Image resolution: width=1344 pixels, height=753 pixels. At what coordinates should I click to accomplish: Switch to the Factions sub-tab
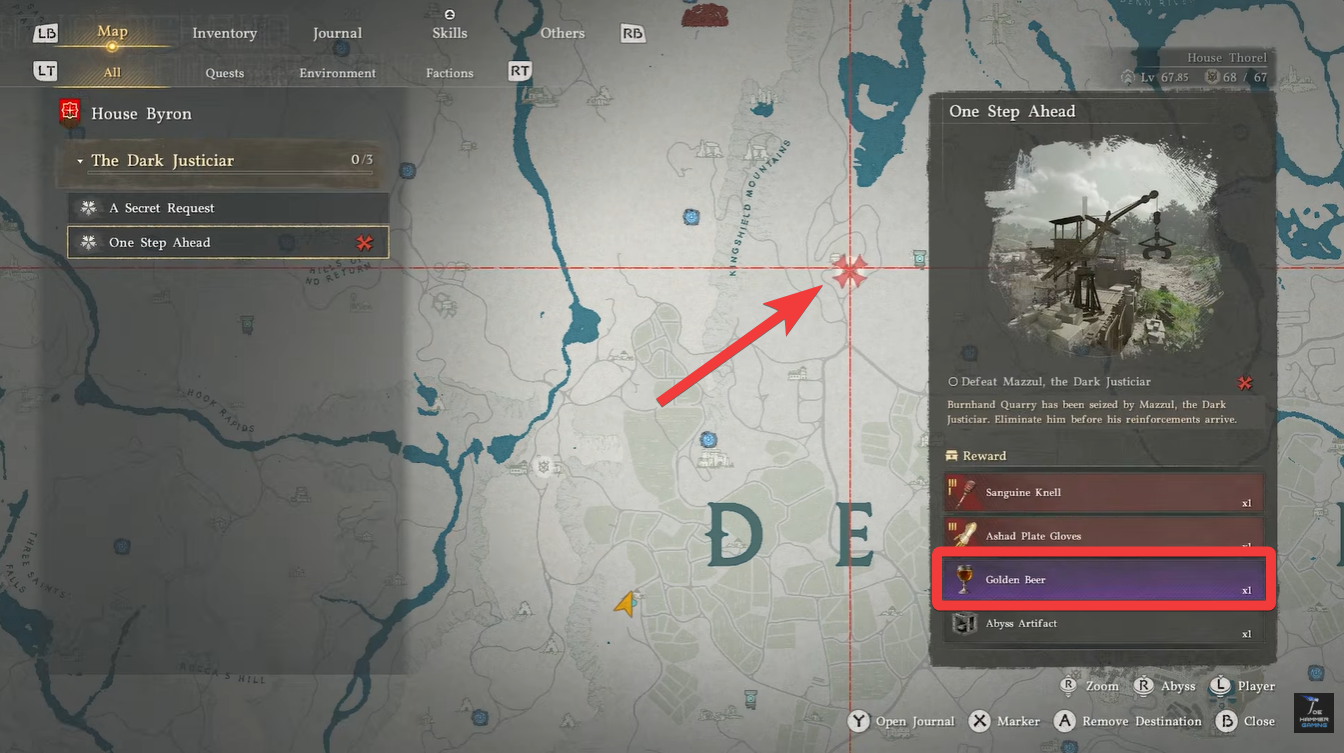point(448,72)
